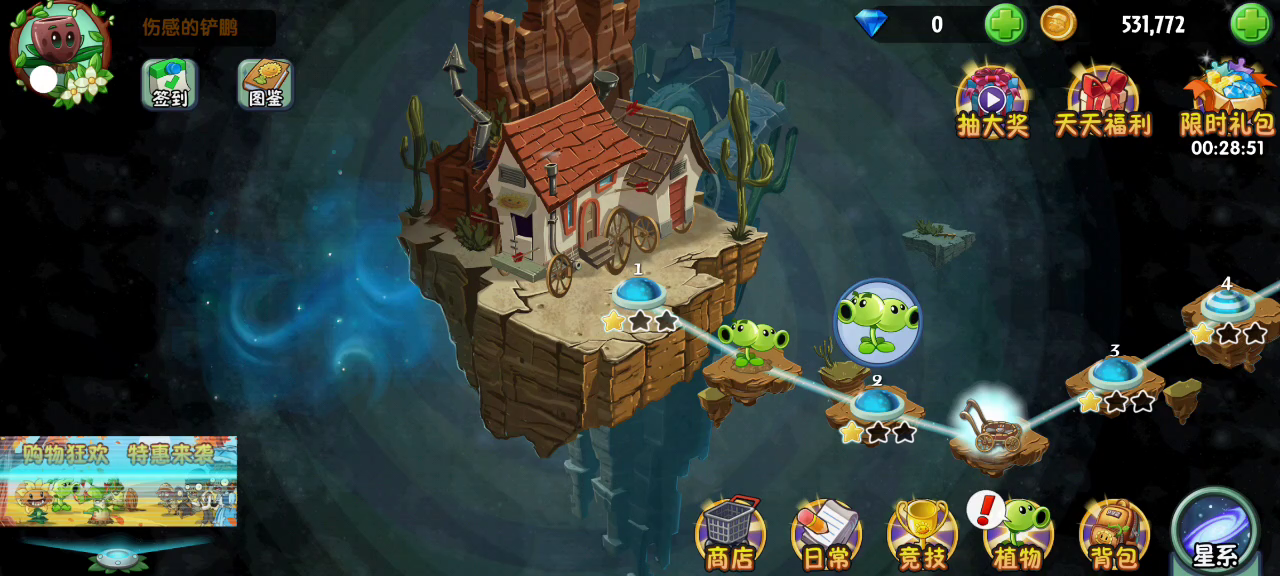The height and width of the screenshot is (576, 1280).
Task: Select level 1 node
Action: [x=638, y=294]
